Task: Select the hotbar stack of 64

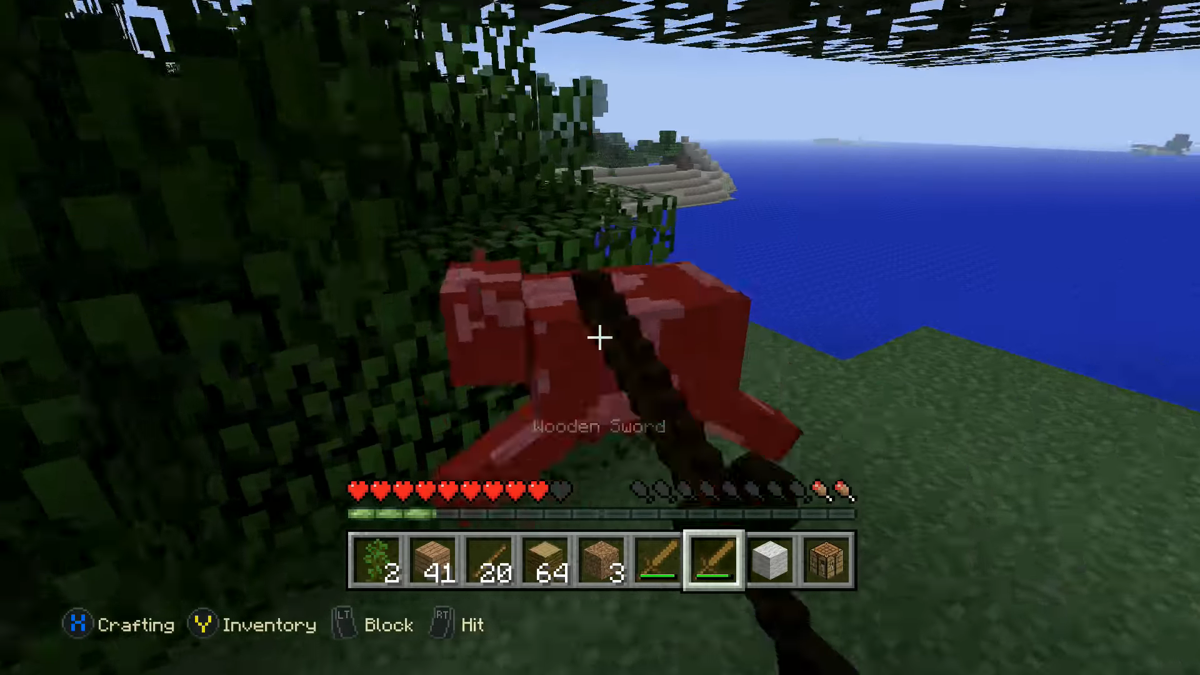Action: point(545,560)
